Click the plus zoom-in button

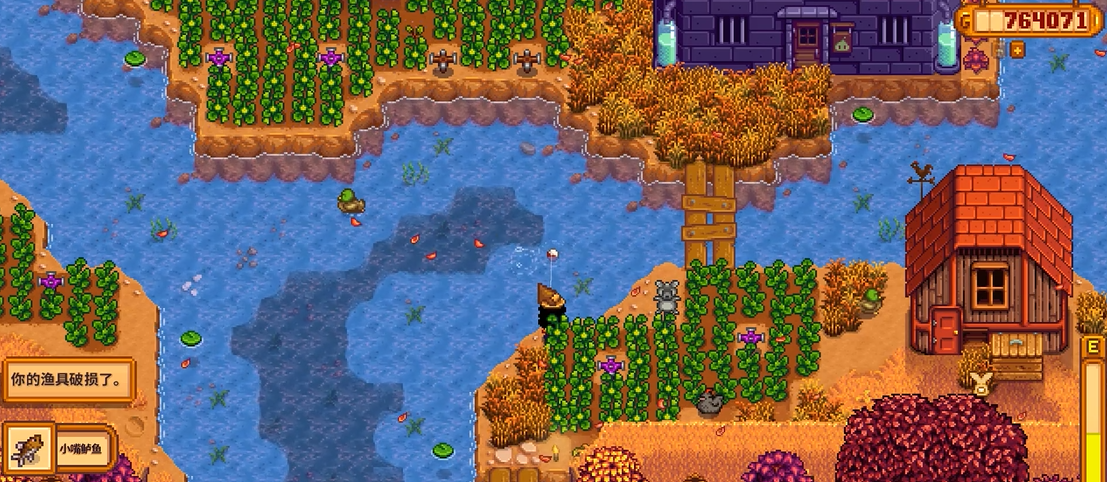pyautogui.click(x=1018, y=49)
